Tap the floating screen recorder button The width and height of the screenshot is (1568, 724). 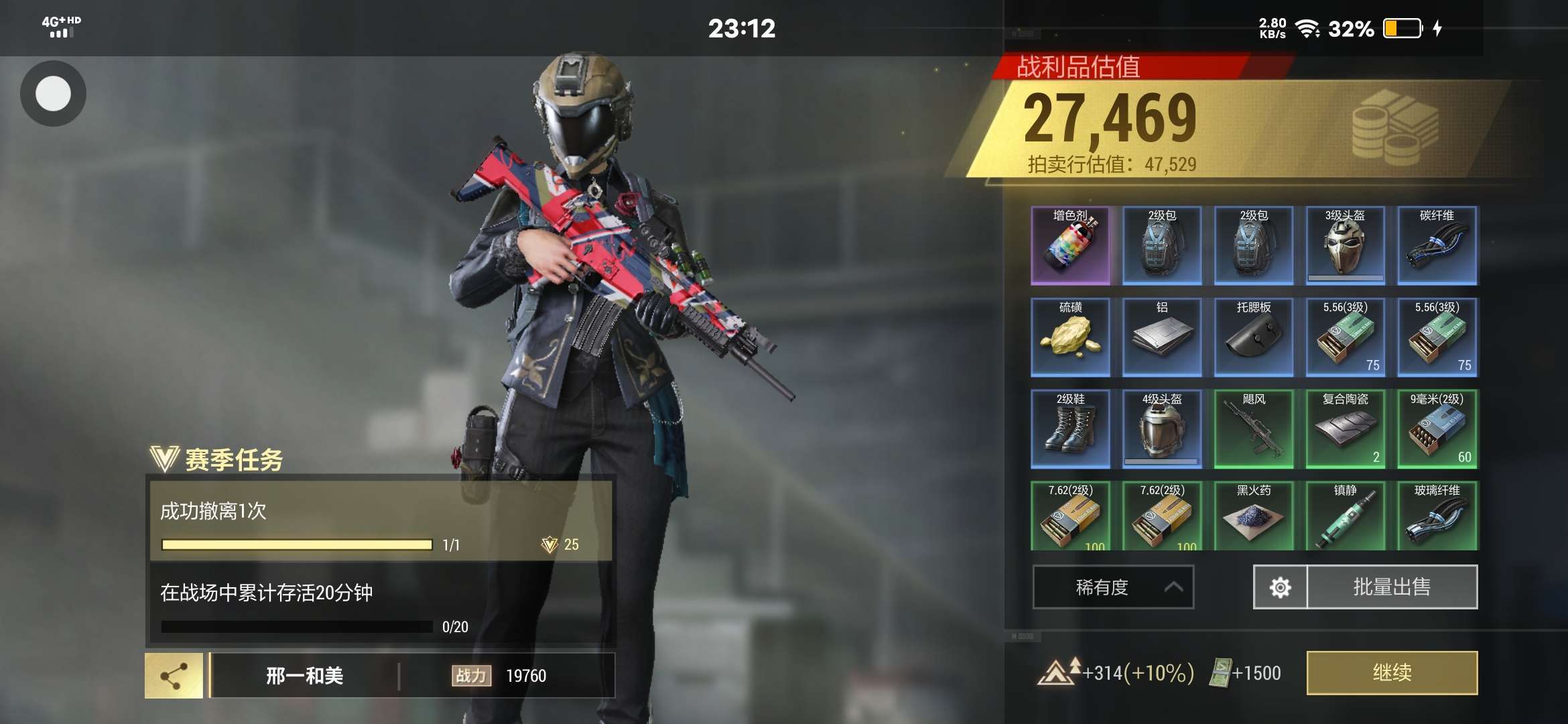point(53,93)
